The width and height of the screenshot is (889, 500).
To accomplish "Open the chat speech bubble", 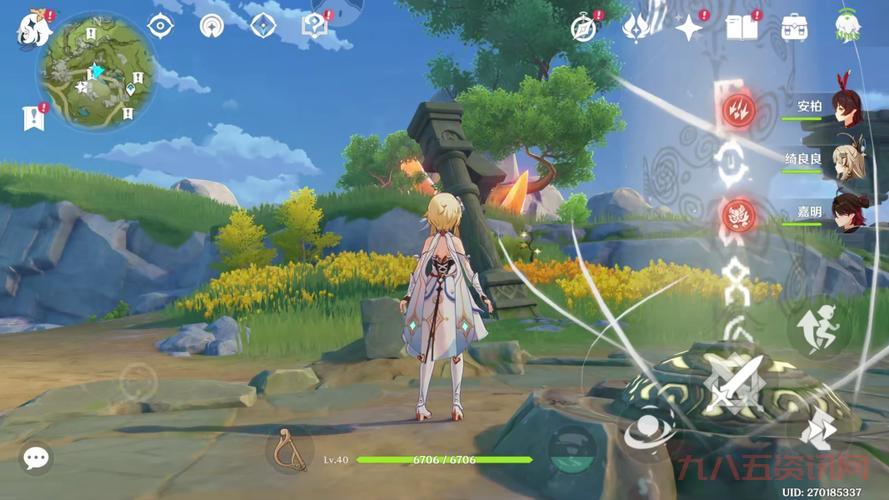I will [37, 458].
